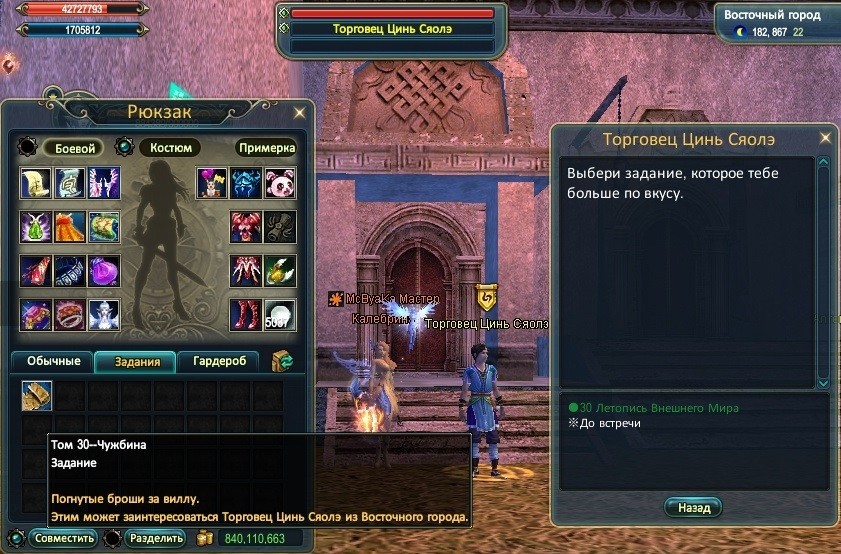Select the Том 30 quest item slot
Image resolution: width=841 pixels, height=554 pixels.
(37, 397)
